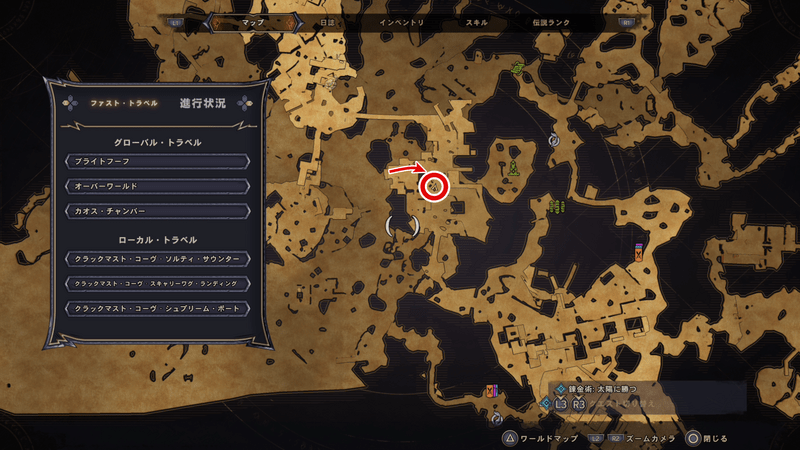Travel to ソルティ・サウンター station

pos(156,259)
